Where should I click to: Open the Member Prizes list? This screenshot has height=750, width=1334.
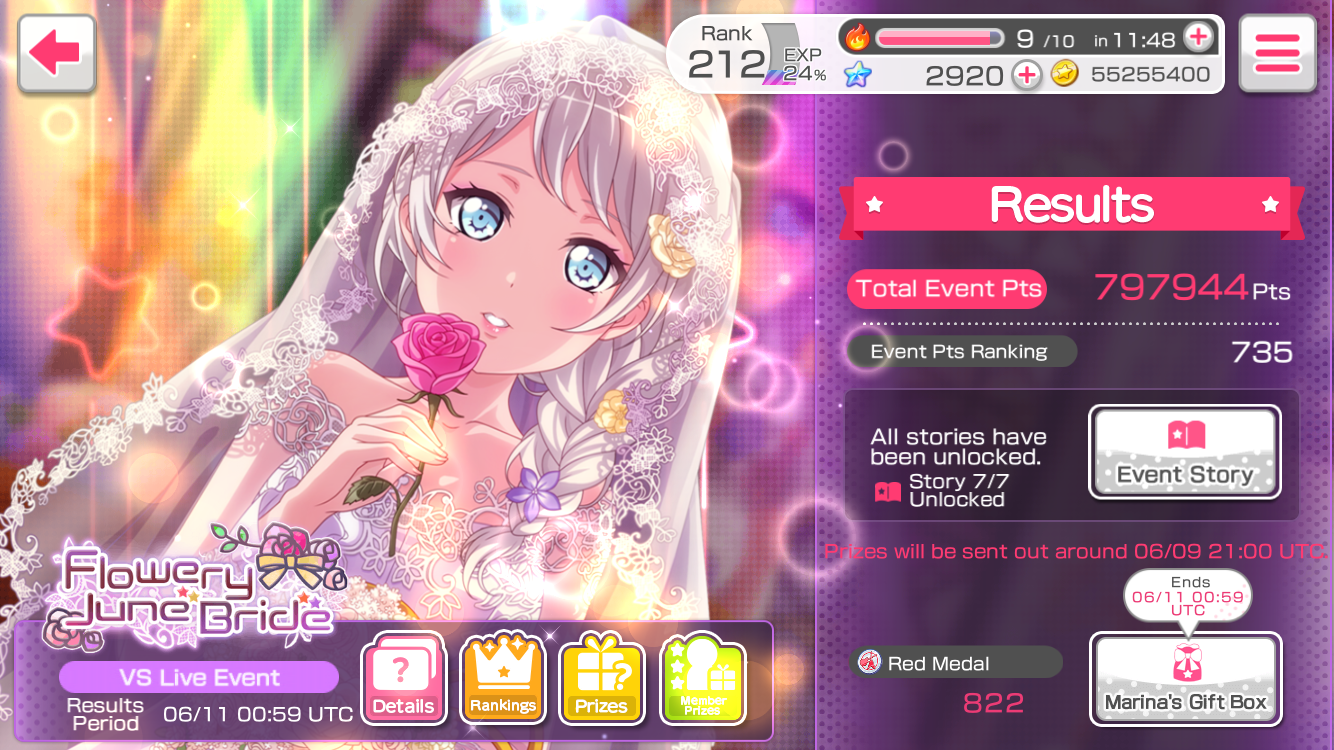coord(702,678)
